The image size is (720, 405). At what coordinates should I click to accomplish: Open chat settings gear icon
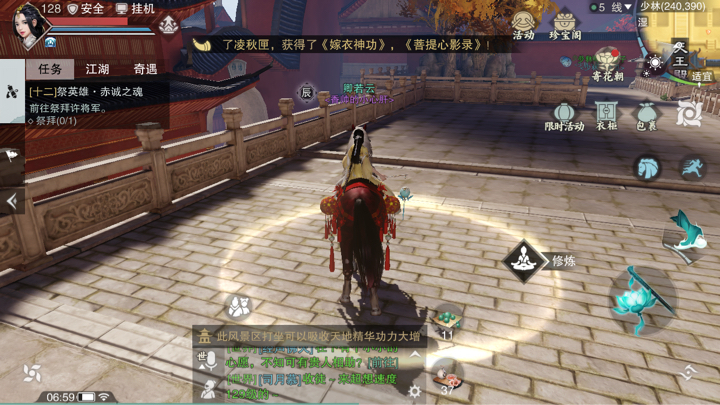coord(415,391)
